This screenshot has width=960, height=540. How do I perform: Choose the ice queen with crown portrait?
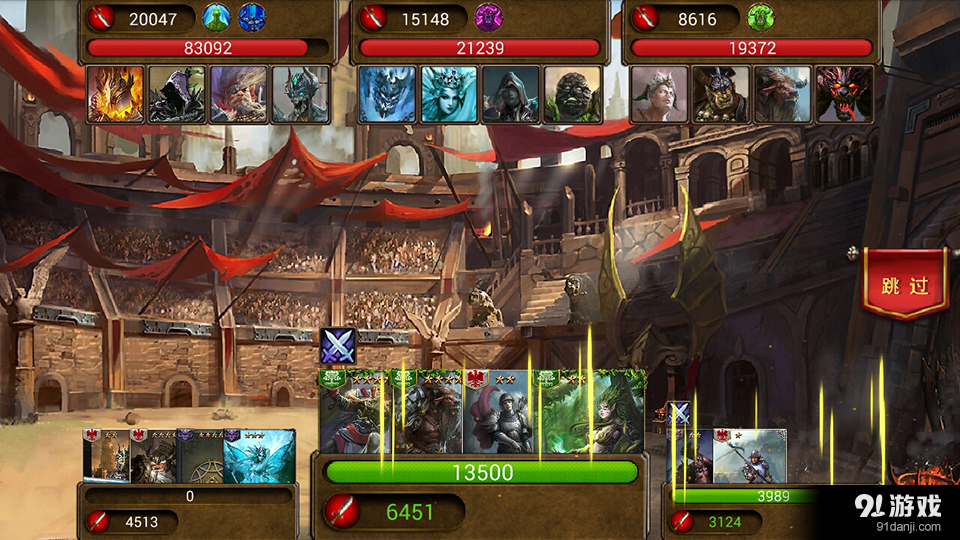click(449, 94)
